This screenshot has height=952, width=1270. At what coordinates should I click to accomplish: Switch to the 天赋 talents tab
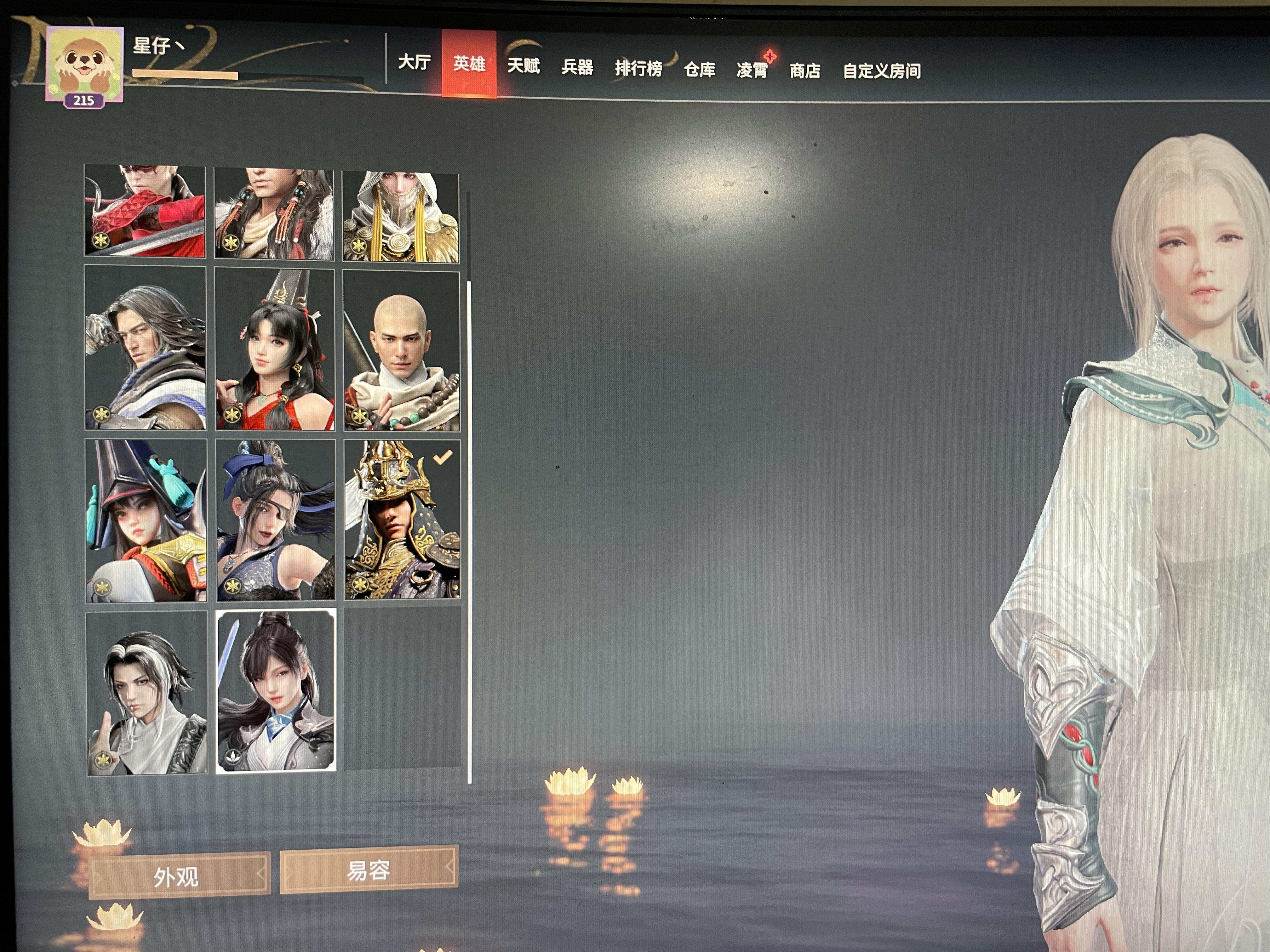click(523, 66)
